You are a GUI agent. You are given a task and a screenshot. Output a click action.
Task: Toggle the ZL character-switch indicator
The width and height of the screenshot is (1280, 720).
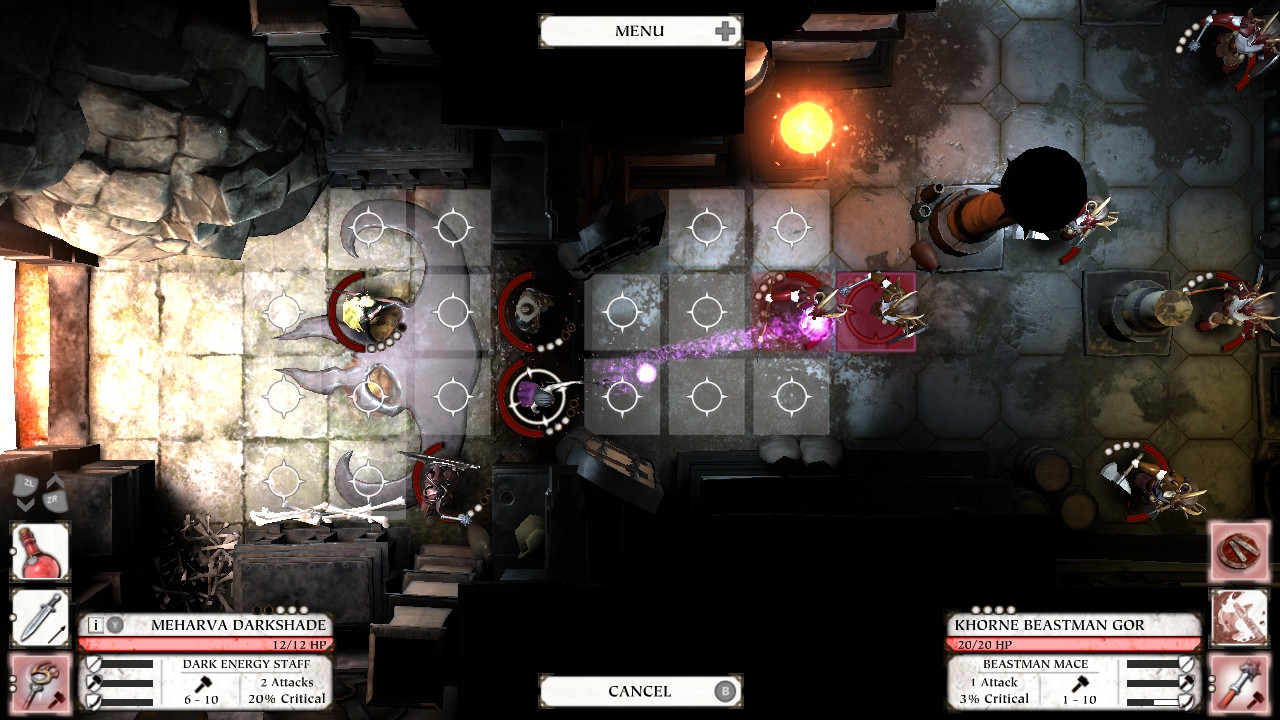(25, 482)
